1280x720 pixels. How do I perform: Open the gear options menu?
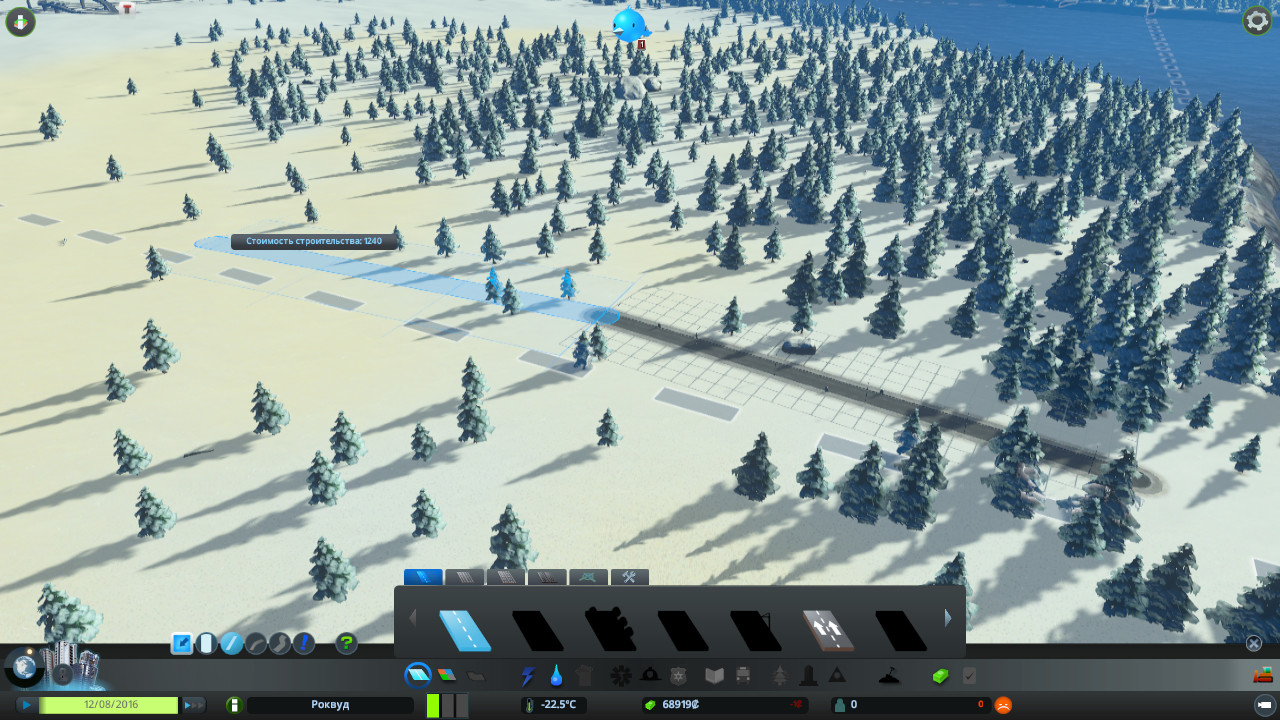click(x=1256, y=21)
